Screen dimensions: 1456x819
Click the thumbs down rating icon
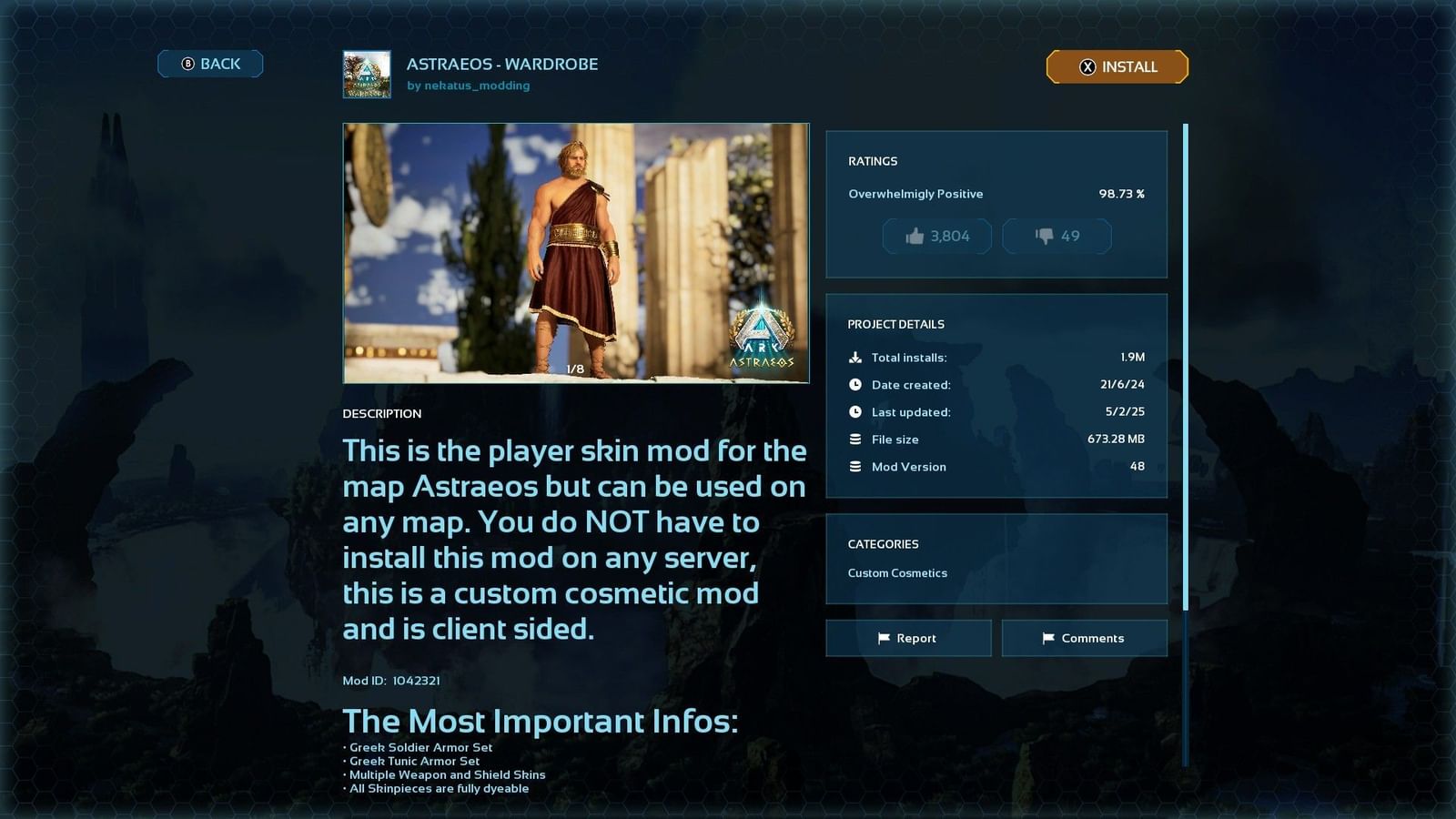click(1043, 236)
